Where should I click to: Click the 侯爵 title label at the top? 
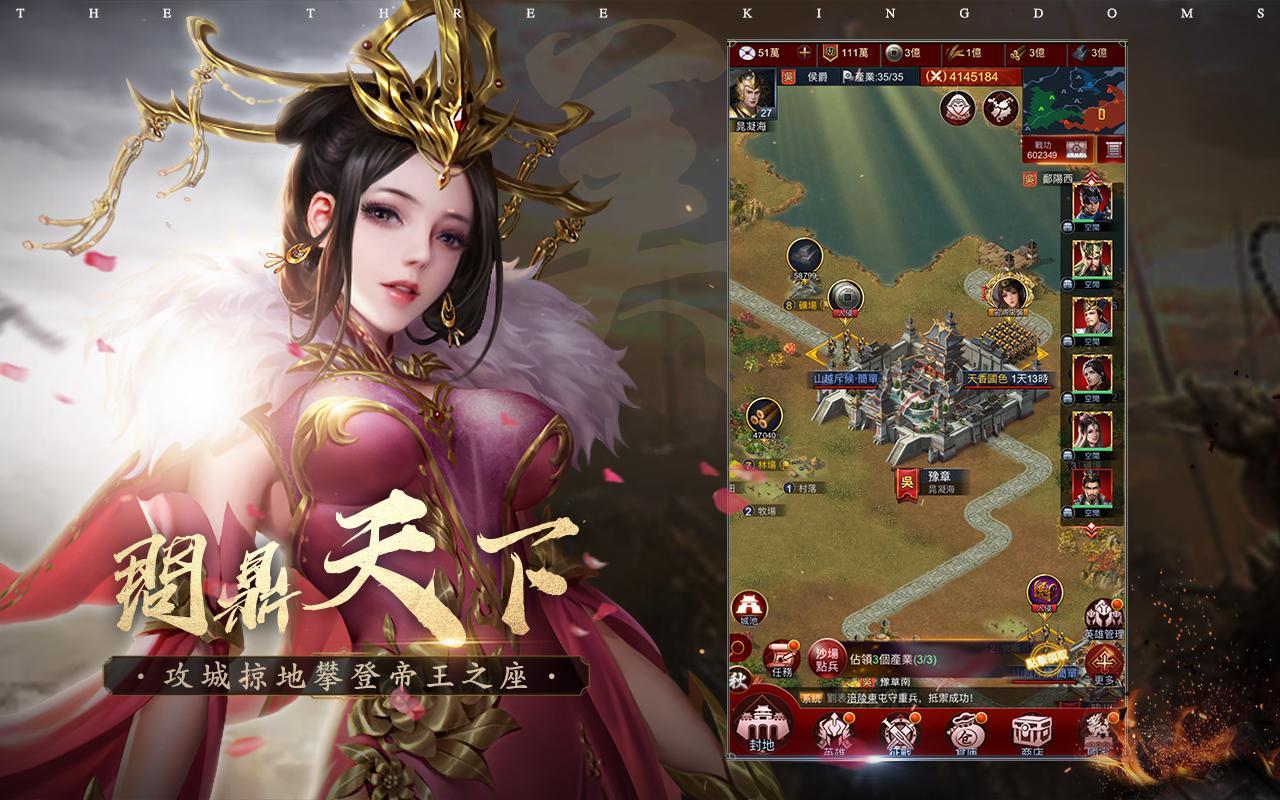tap(818, 77)
